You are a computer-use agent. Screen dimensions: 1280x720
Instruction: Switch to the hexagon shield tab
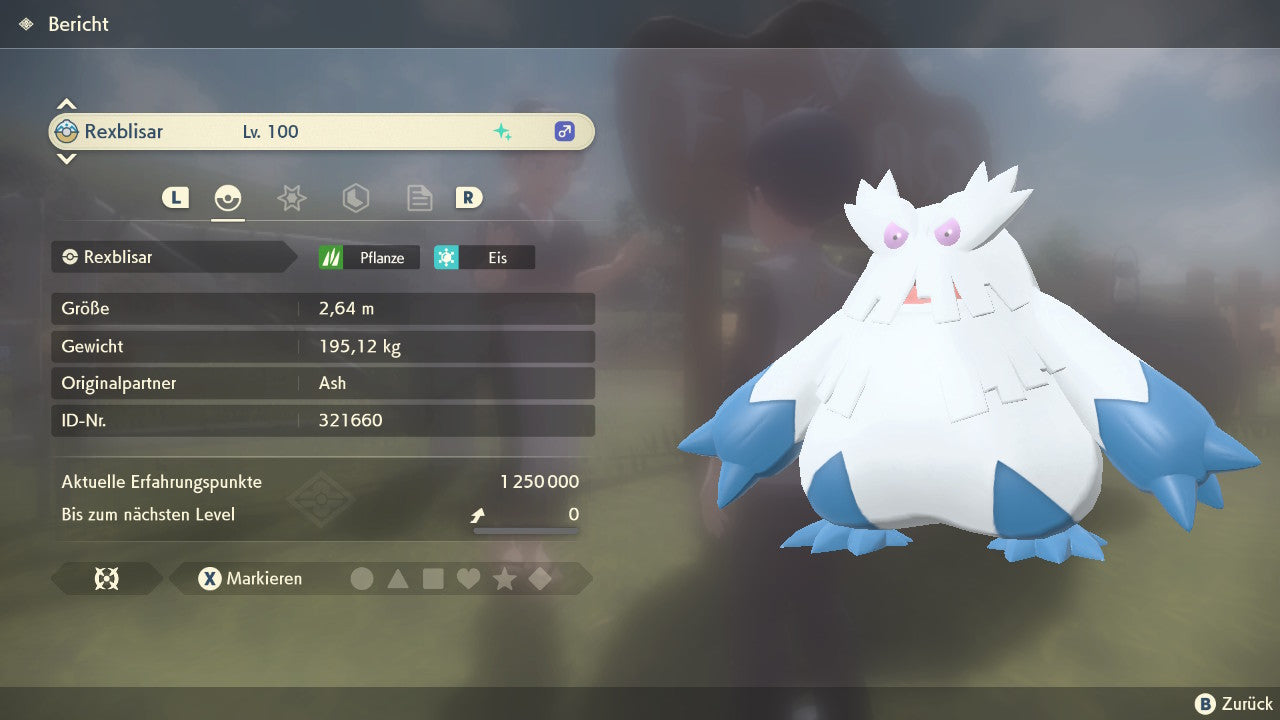point(355,198)
